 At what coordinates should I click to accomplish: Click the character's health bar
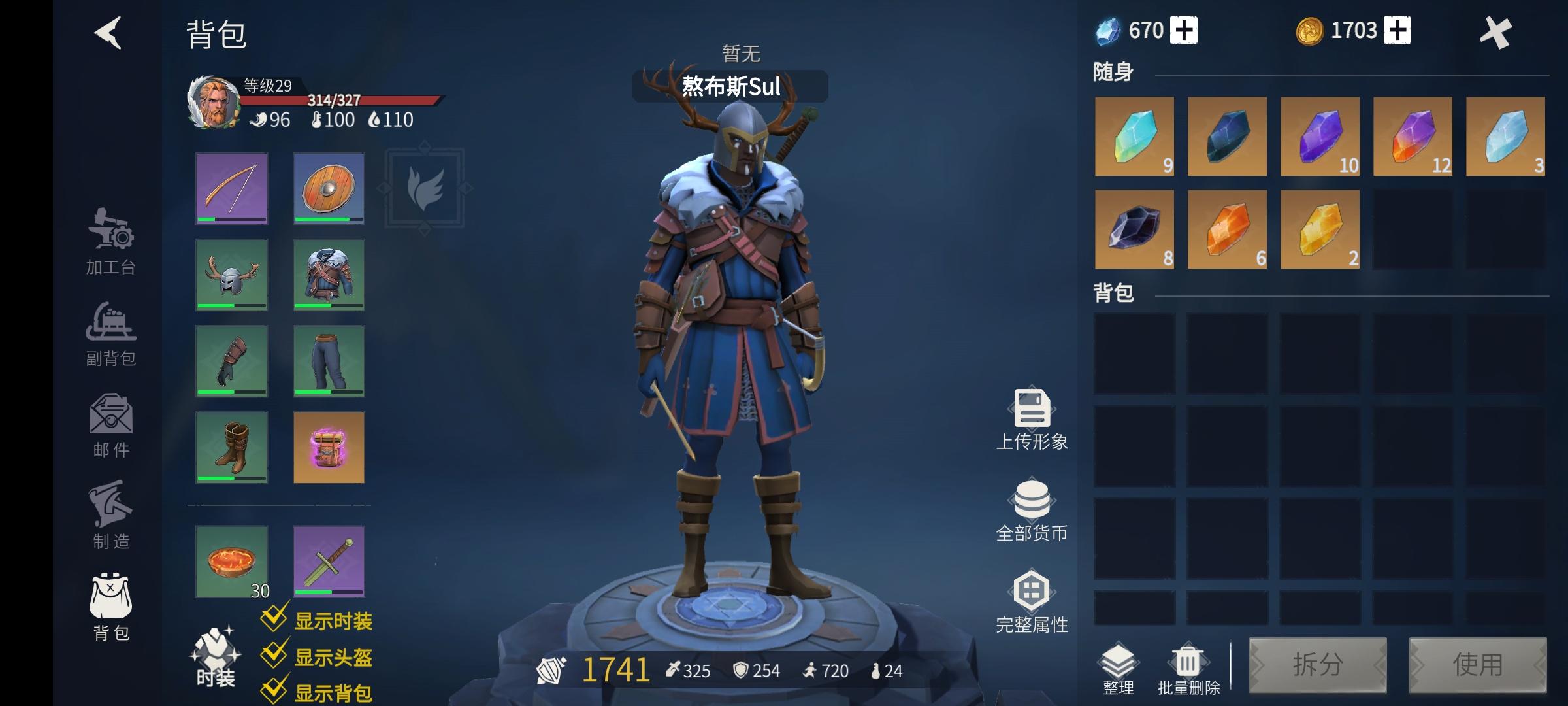click(x=333, y=101)
